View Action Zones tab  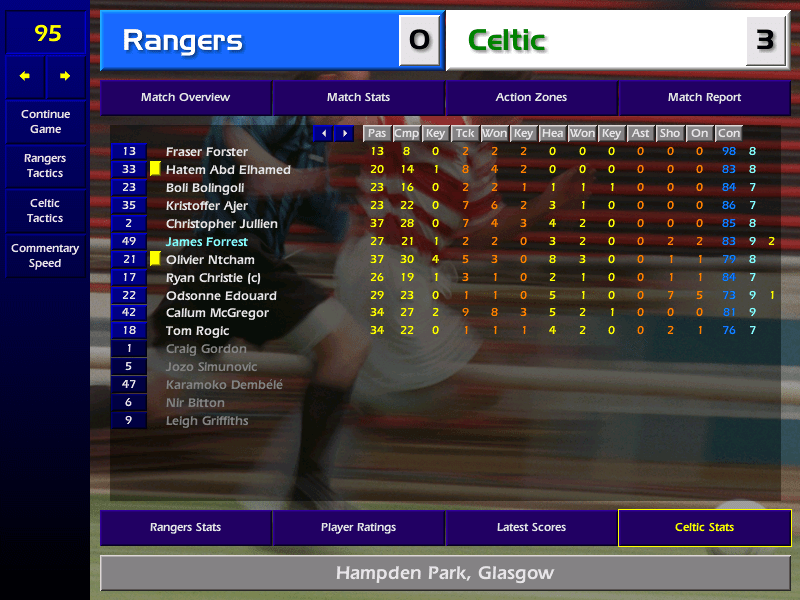531,98
